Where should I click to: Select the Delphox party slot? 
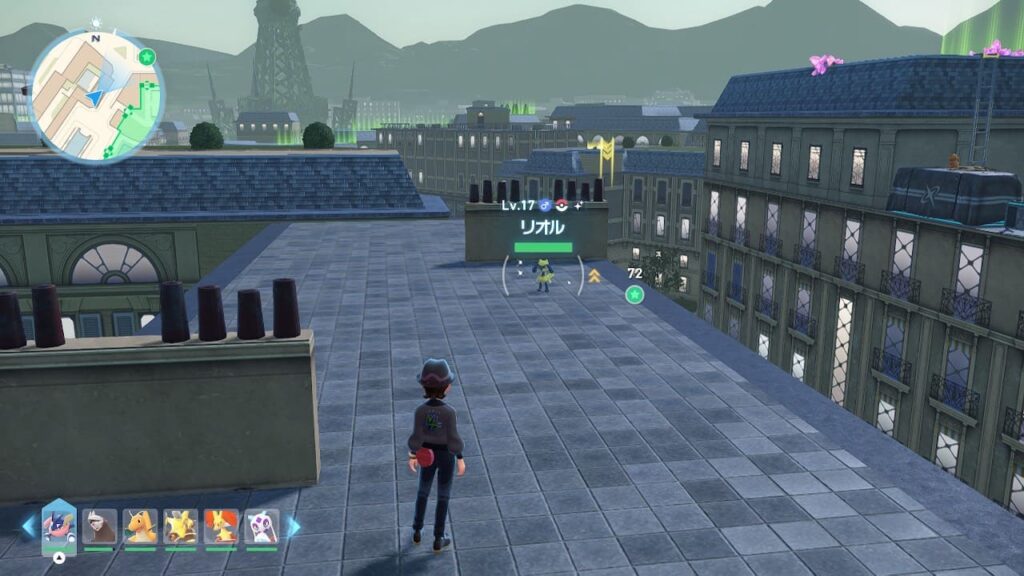[221, 526]
